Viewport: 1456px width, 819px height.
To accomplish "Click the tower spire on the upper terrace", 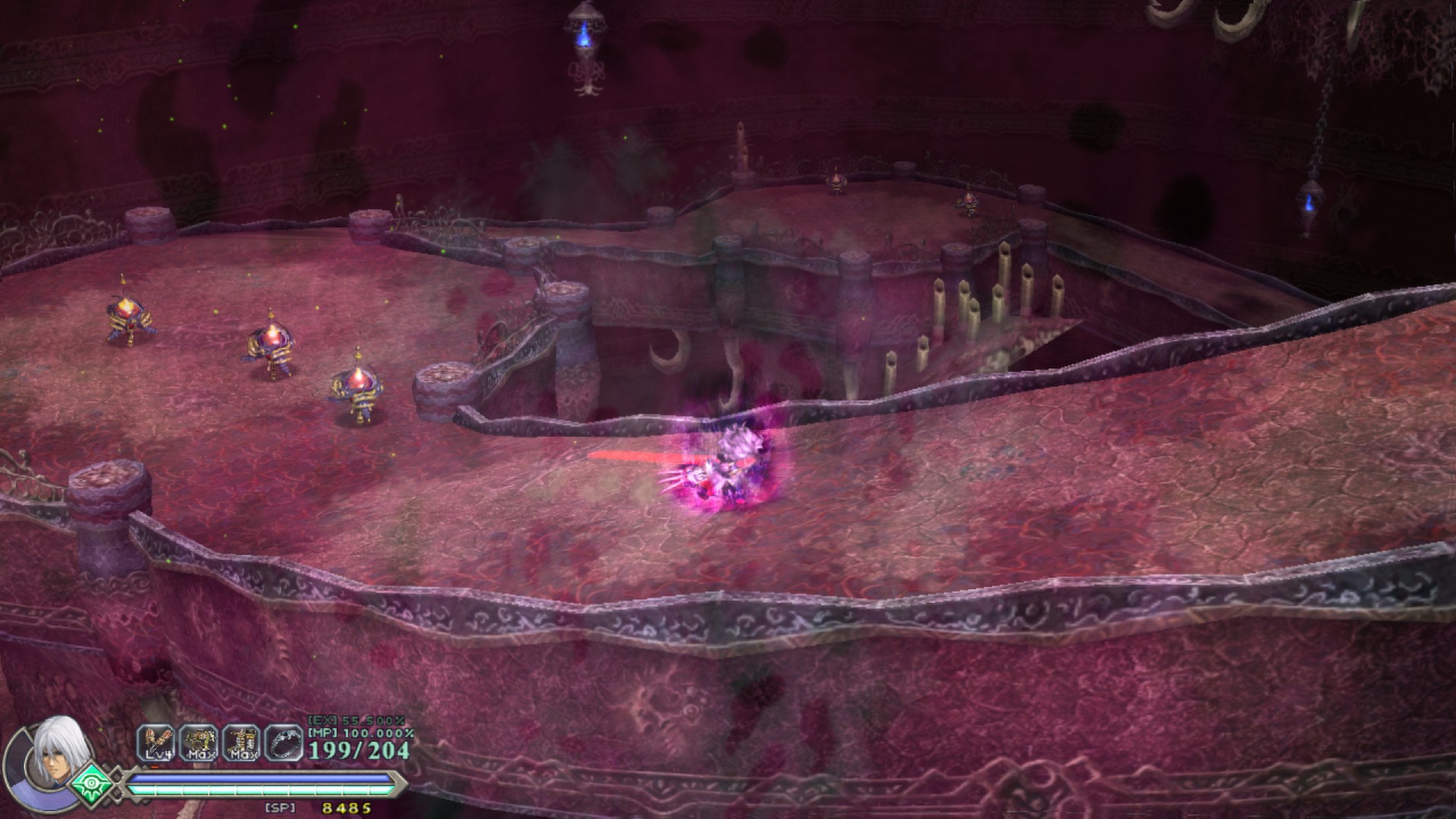I will (x=742, y=144).
